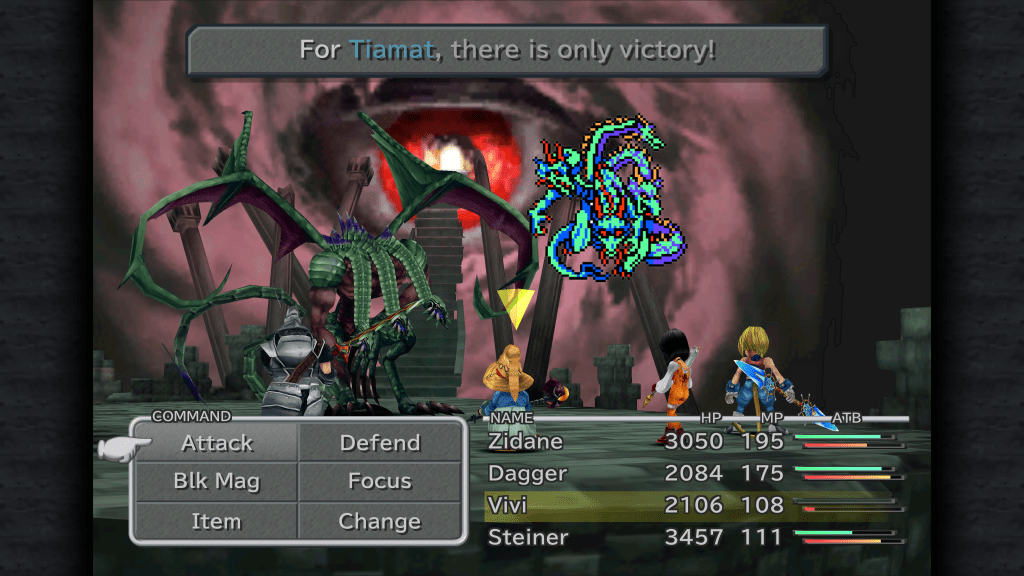
Task: Pick Steiner in the party list
Action: (x=528, y=538)
